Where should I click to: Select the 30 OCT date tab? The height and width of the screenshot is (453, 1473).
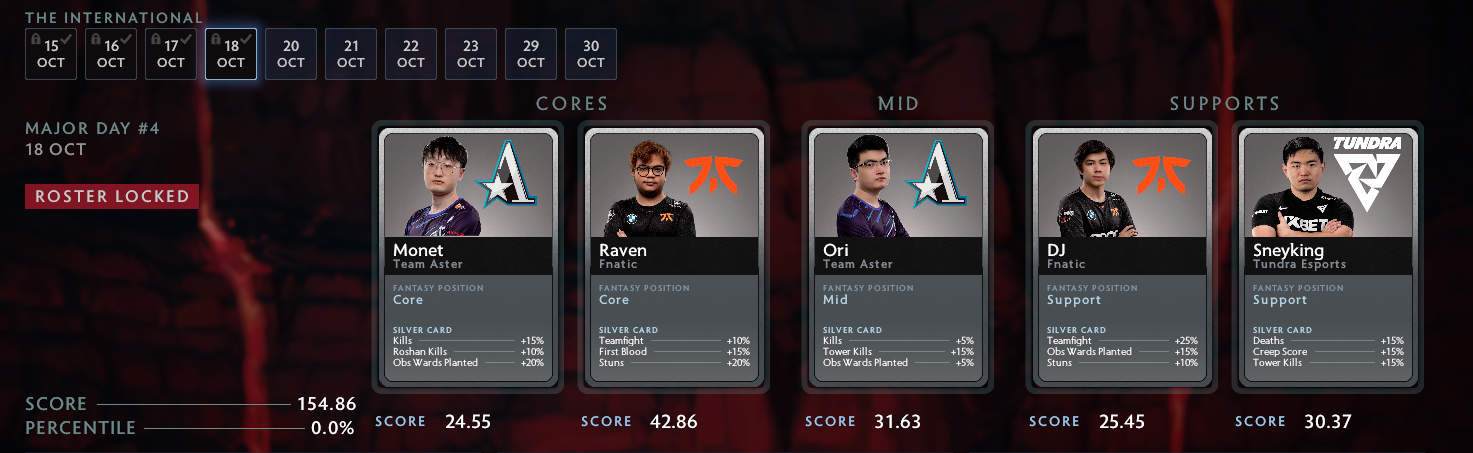(591, 54)
